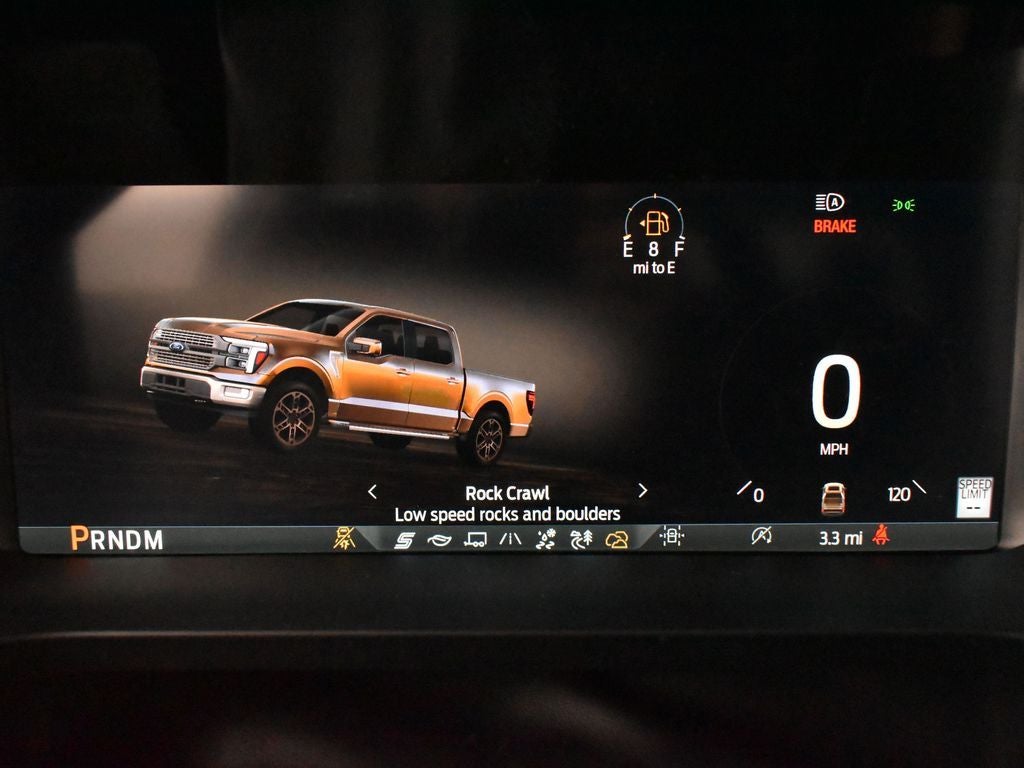The height and width of the screenshot is (768, 1024).
Task: Click the fuel pump gauge icon
Action: pos(654,222)
